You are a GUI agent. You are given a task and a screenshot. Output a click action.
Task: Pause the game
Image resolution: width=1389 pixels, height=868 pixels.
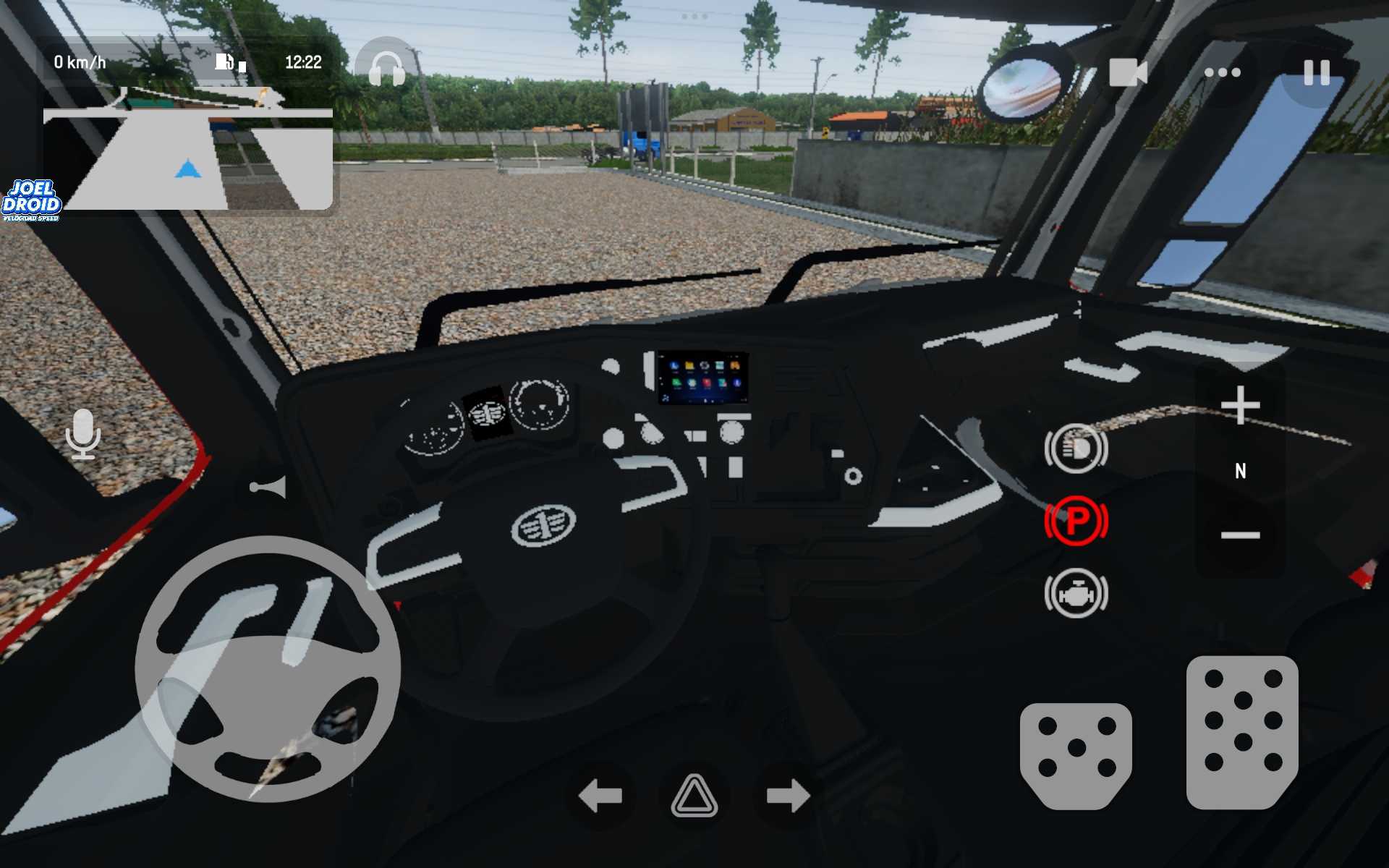(1316, 72)
